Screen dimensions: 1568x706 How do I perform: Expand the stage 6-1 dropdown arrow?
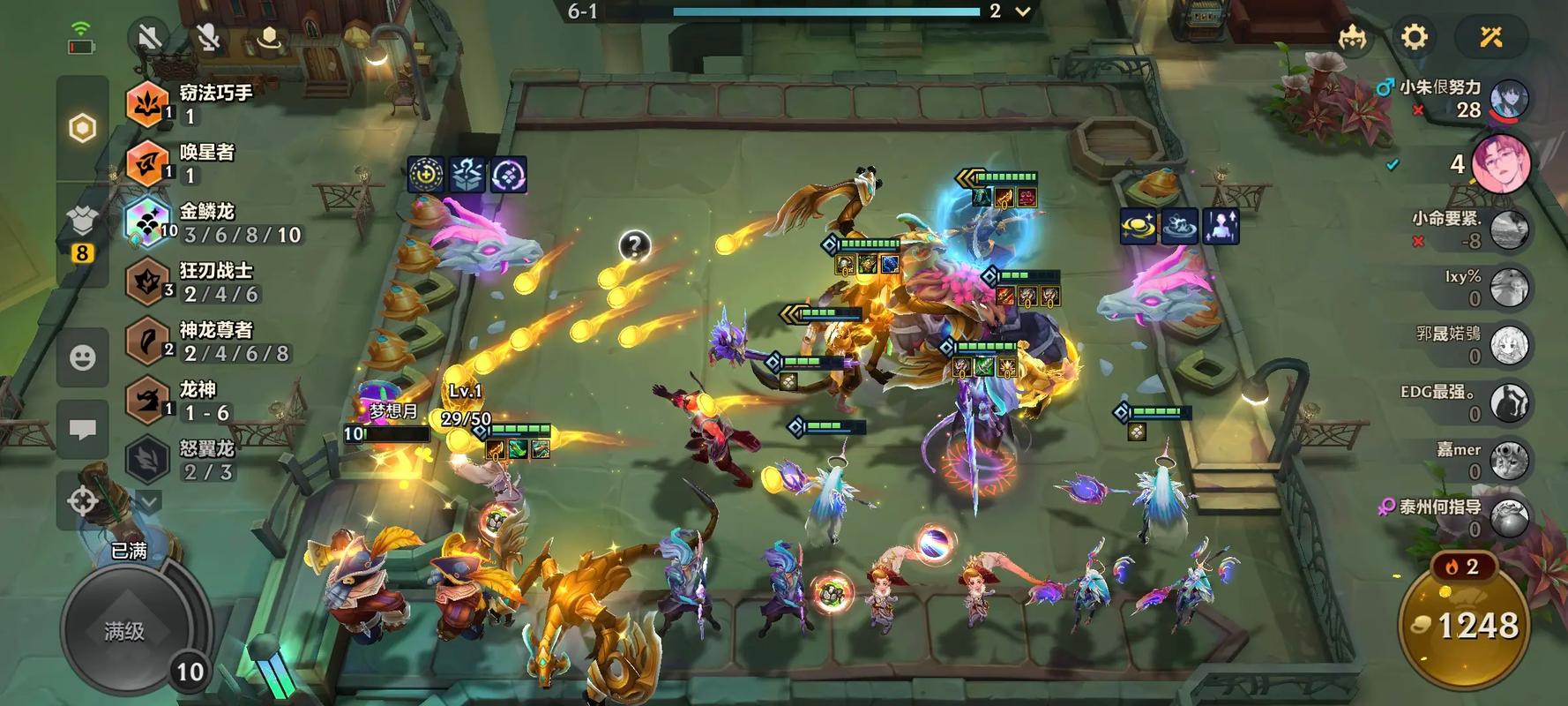point(1023,11)
